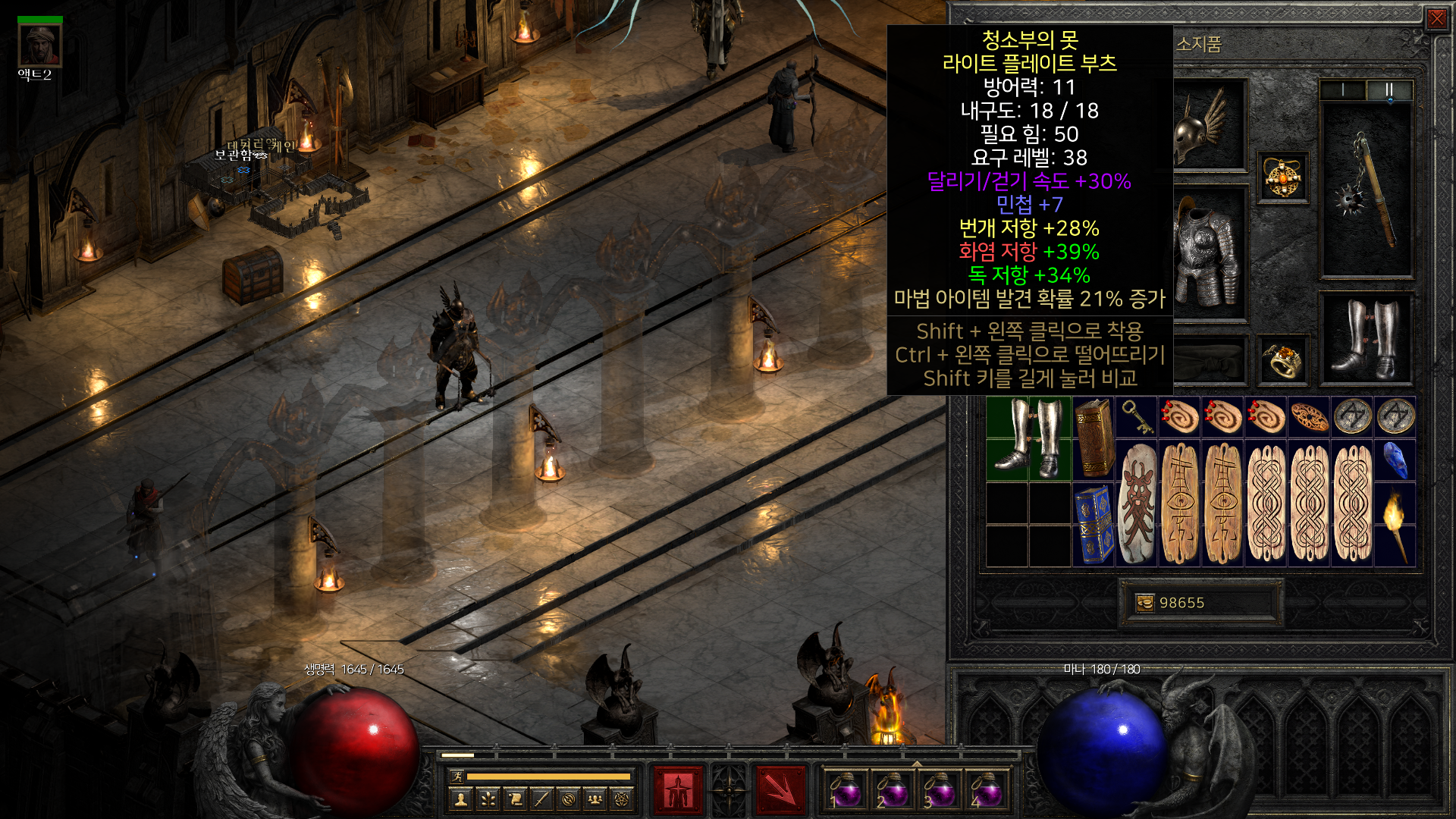
Task: Pick up the highlighted boots in inventory
Action: click(x=1028, y=438)
